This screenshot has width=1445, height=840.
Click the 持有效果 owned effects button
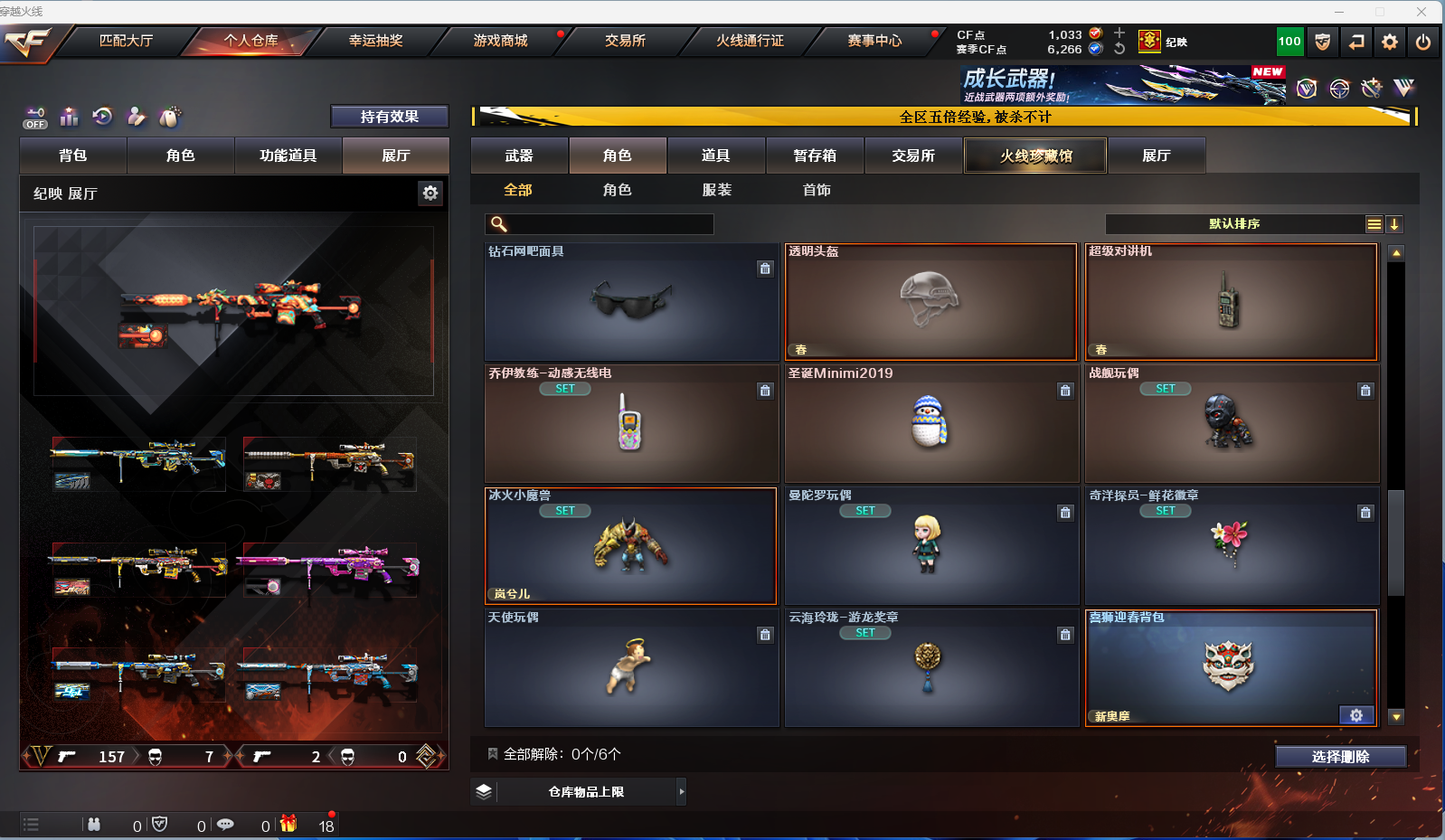point(389,117)
